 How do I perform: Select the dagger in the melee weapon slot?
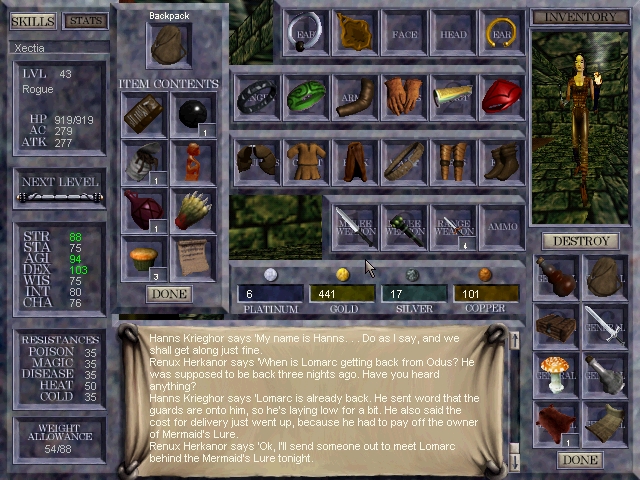tap(355, 224)
